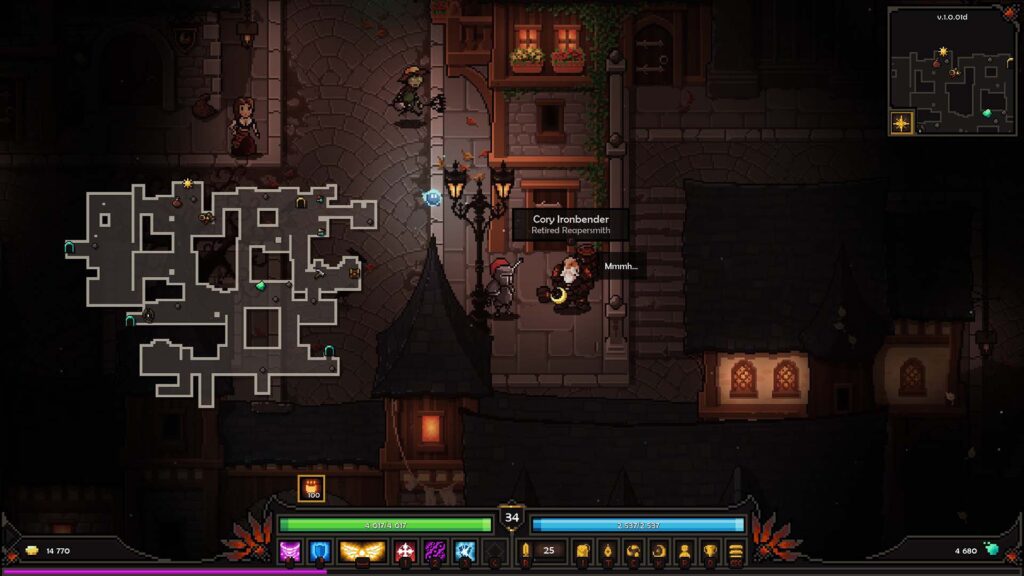Click the green gem marker on overlay map
The width and height of the screenshot is (1024, 576).
[x=261, y=285]
